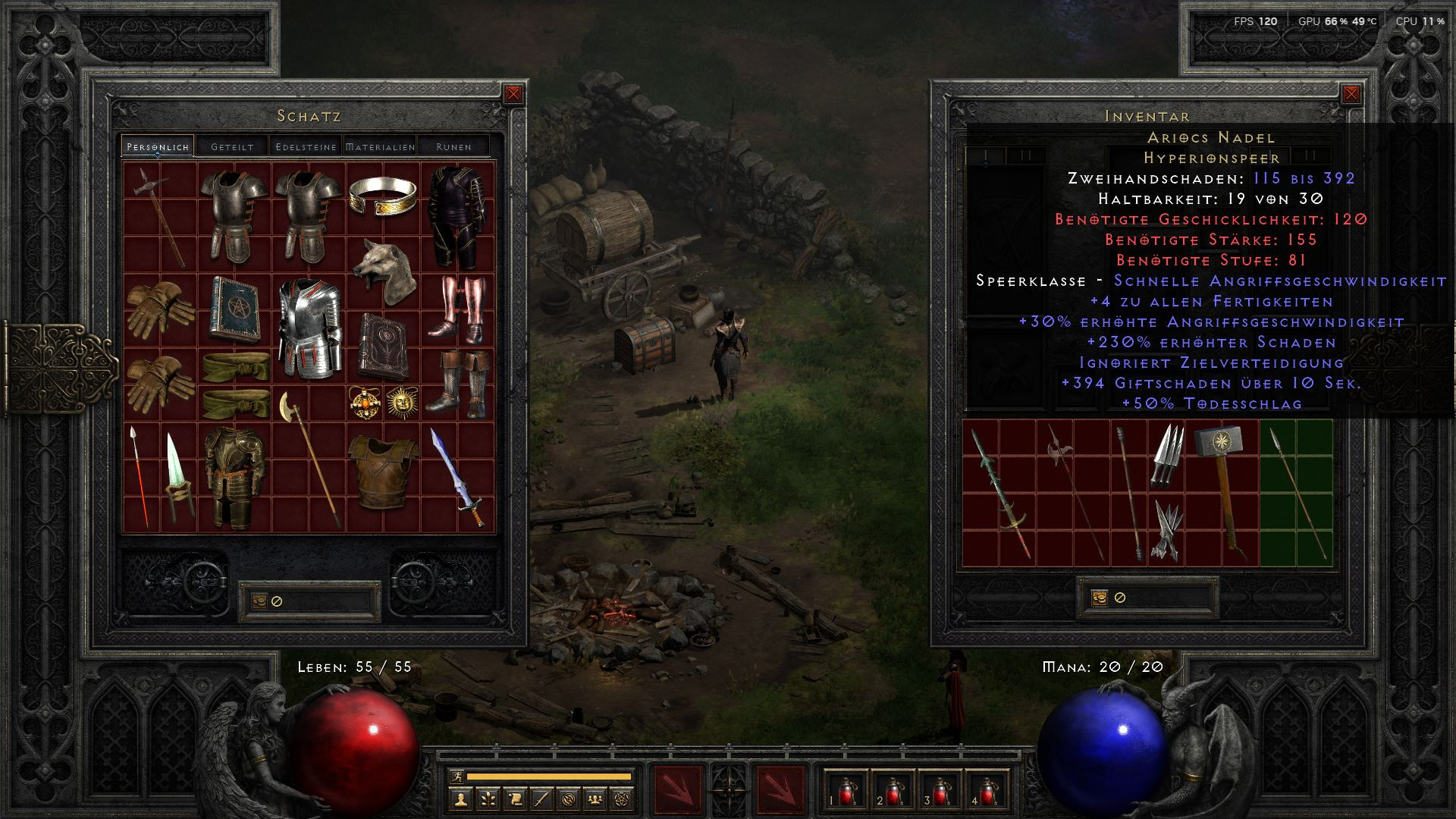Open the party menu icon
This screenshot has height=819, width=1456.
click(596, 799)
